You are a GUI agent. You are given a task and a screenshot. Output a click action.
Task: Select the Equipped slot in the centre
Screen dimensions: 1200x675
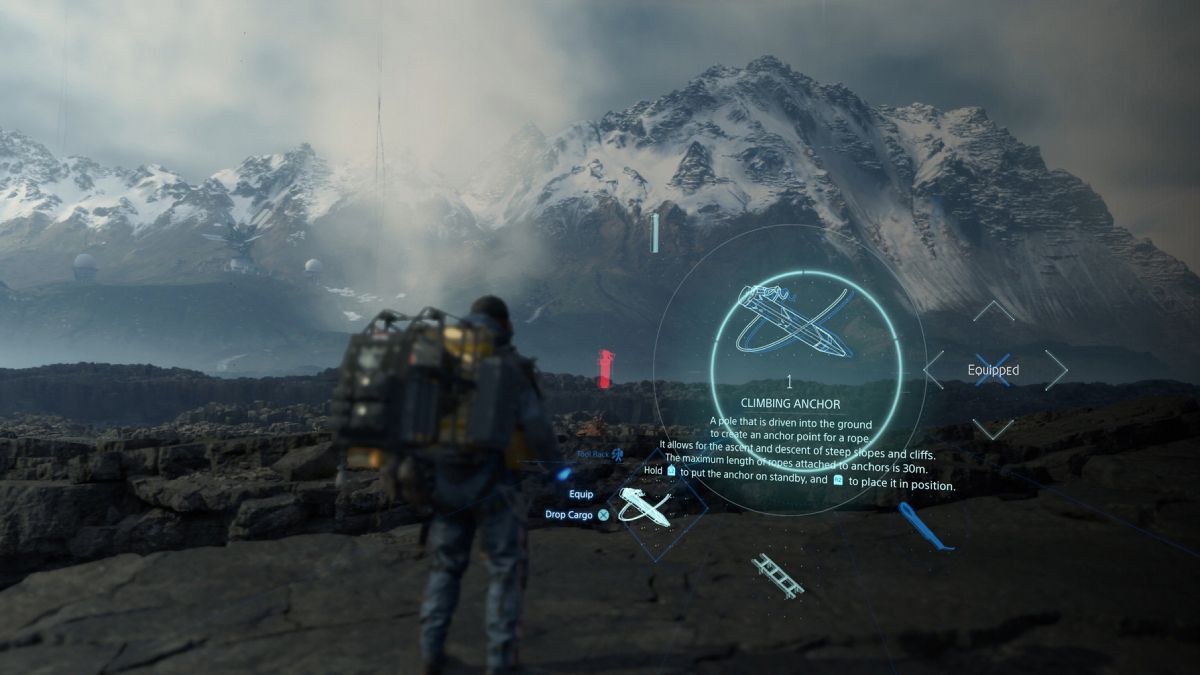coord(993,370)
